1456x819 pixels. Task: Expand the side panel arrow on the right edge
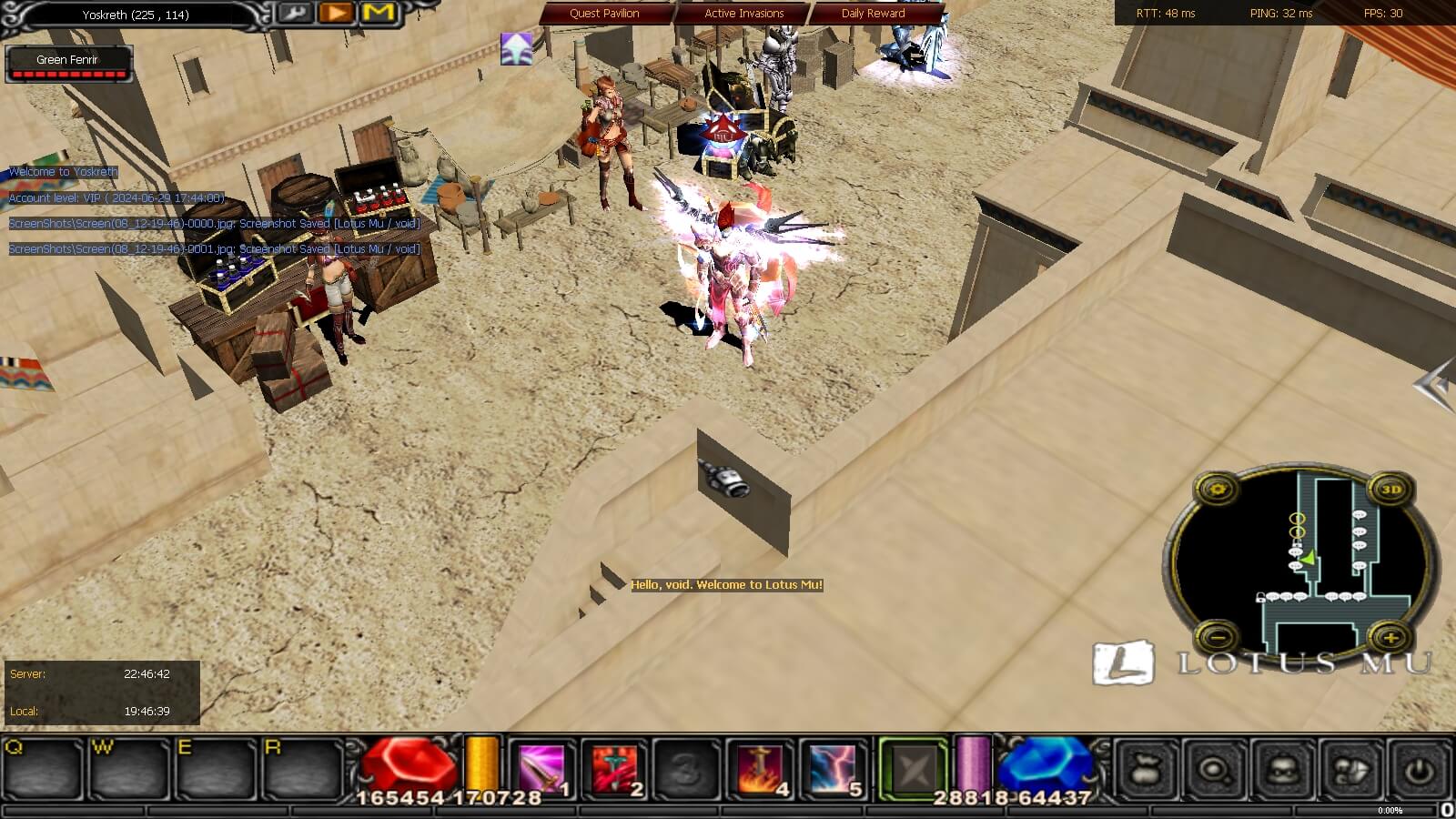(1433, 384)
